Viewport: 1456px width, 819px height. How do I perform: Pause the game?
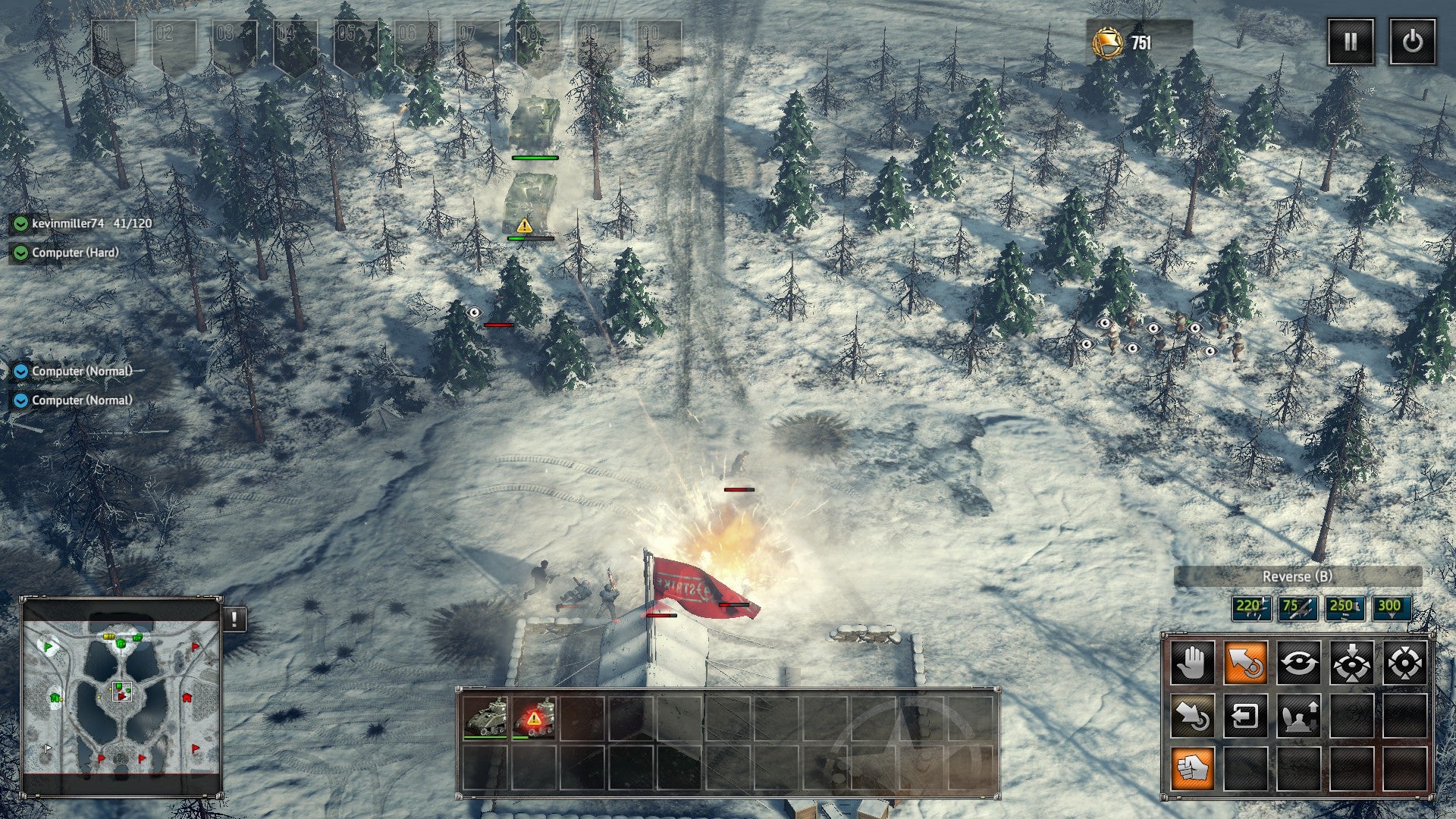1351,42
